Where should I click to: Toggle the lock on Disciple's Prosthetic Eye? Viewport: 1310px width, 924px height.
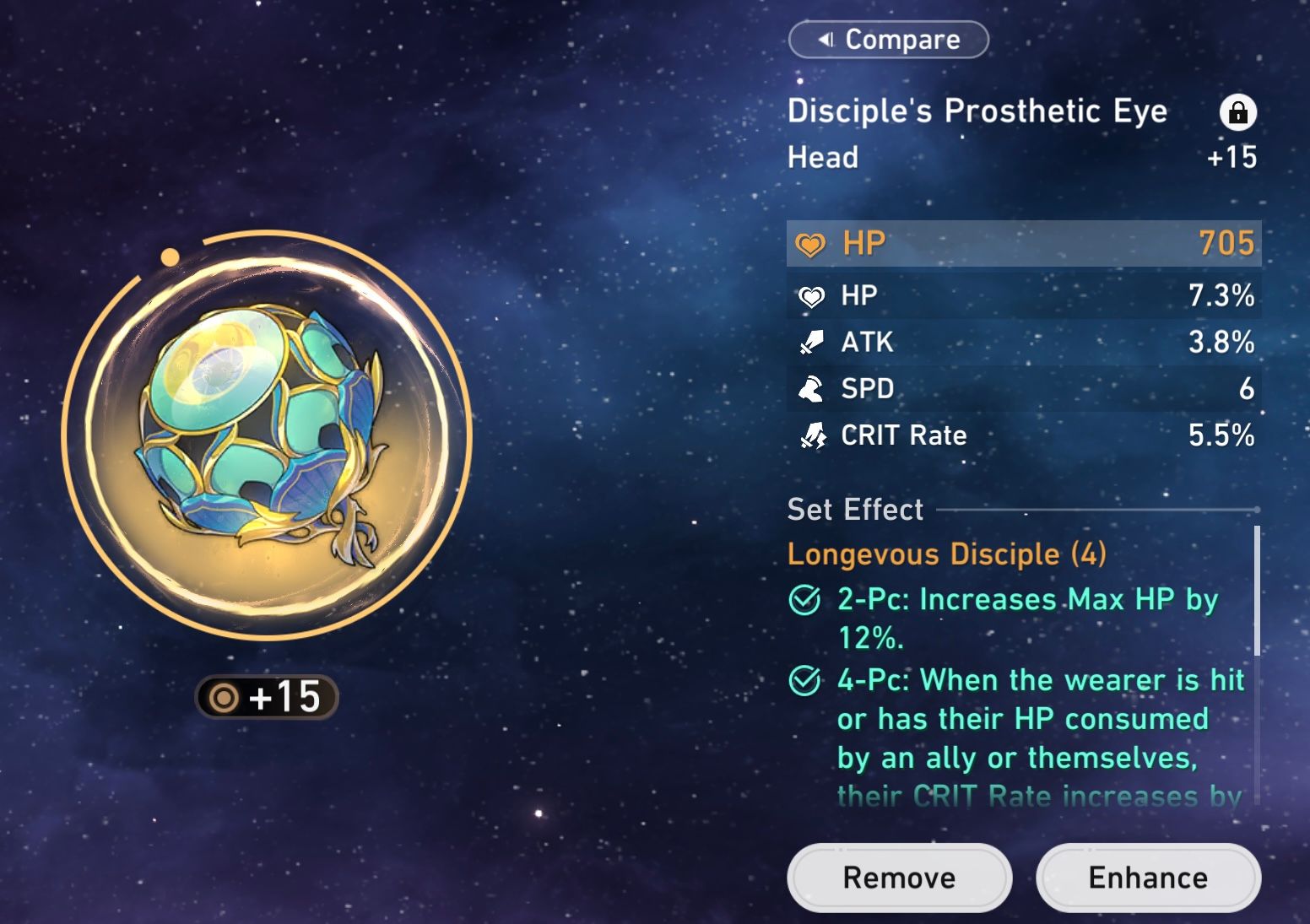click(1238, 112)
